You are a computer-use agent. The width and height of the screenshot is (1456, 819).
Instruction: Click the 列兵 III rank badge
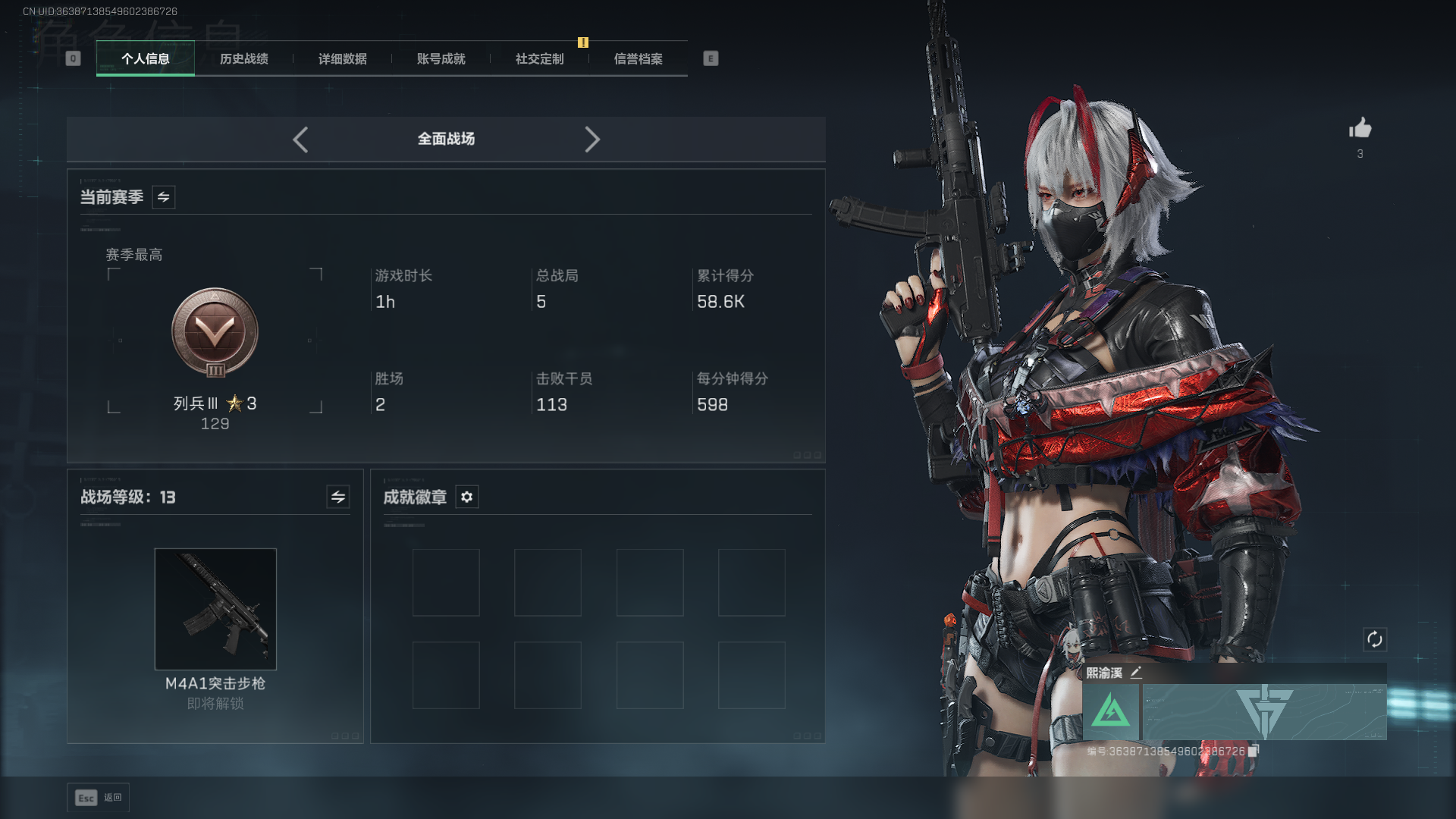point(215,332)
